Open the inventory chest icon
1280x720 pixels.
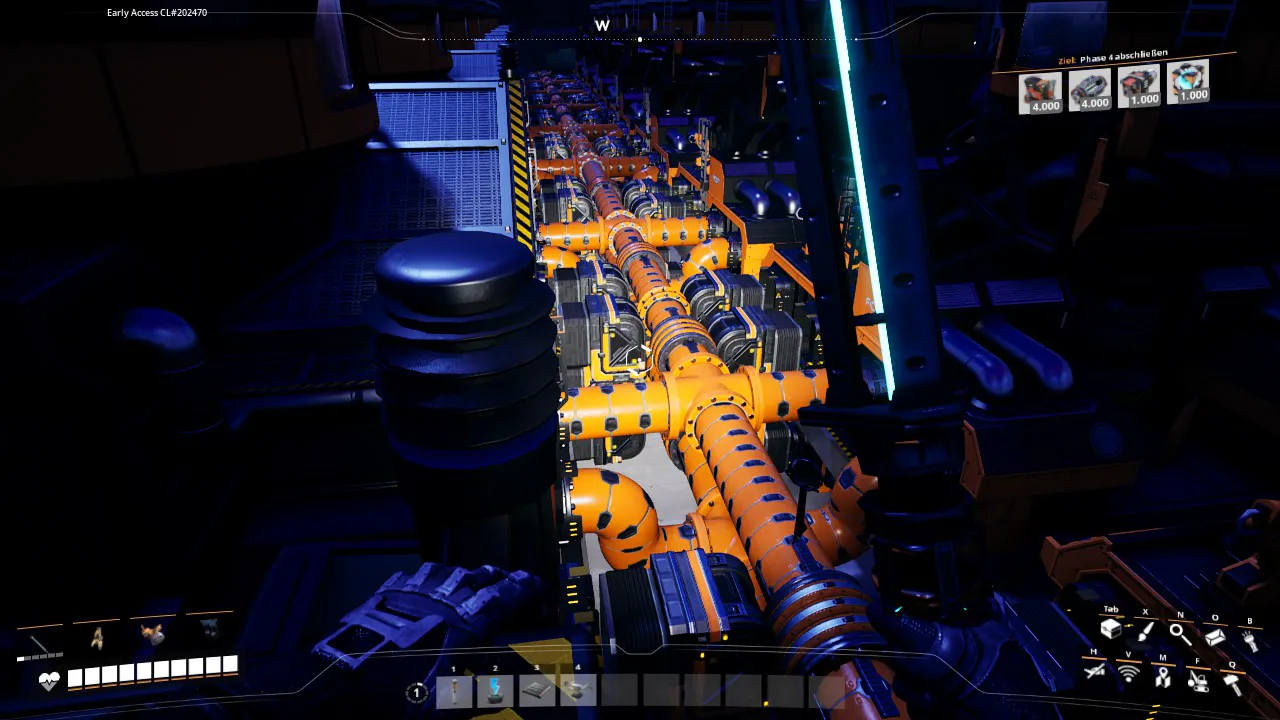[x=1110, y=630]
